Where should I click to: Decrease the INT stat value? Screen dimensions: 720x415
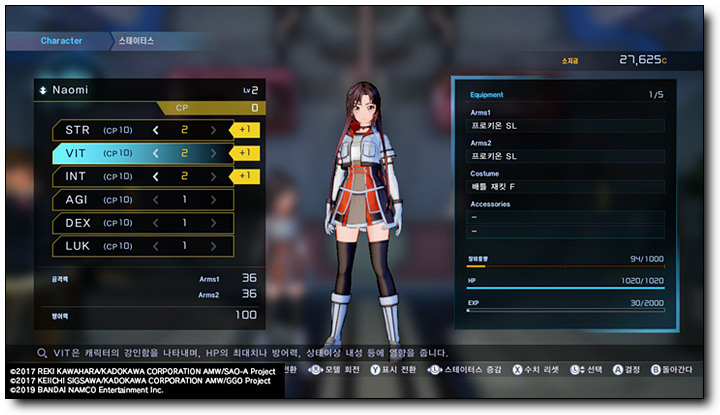(x=156, y=177)
